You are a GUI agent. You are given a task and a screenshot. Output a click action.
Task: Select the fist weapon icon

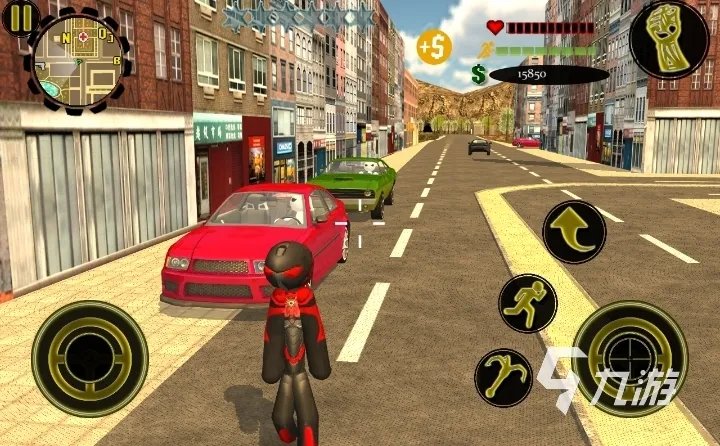tap(669, 40)
